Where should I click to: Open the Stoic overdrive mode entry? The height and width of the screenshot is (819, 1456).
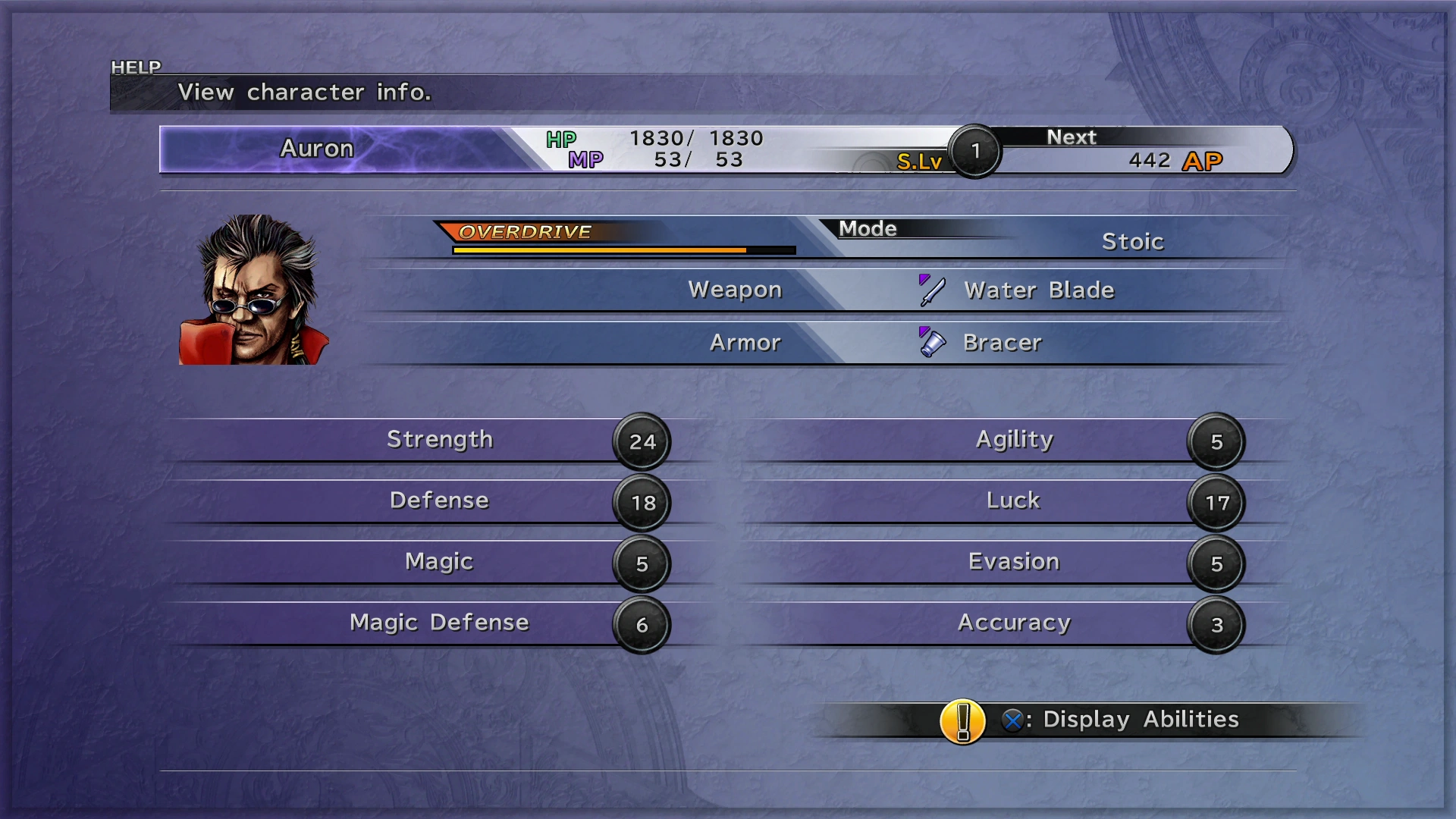(x=1131, y=242)
